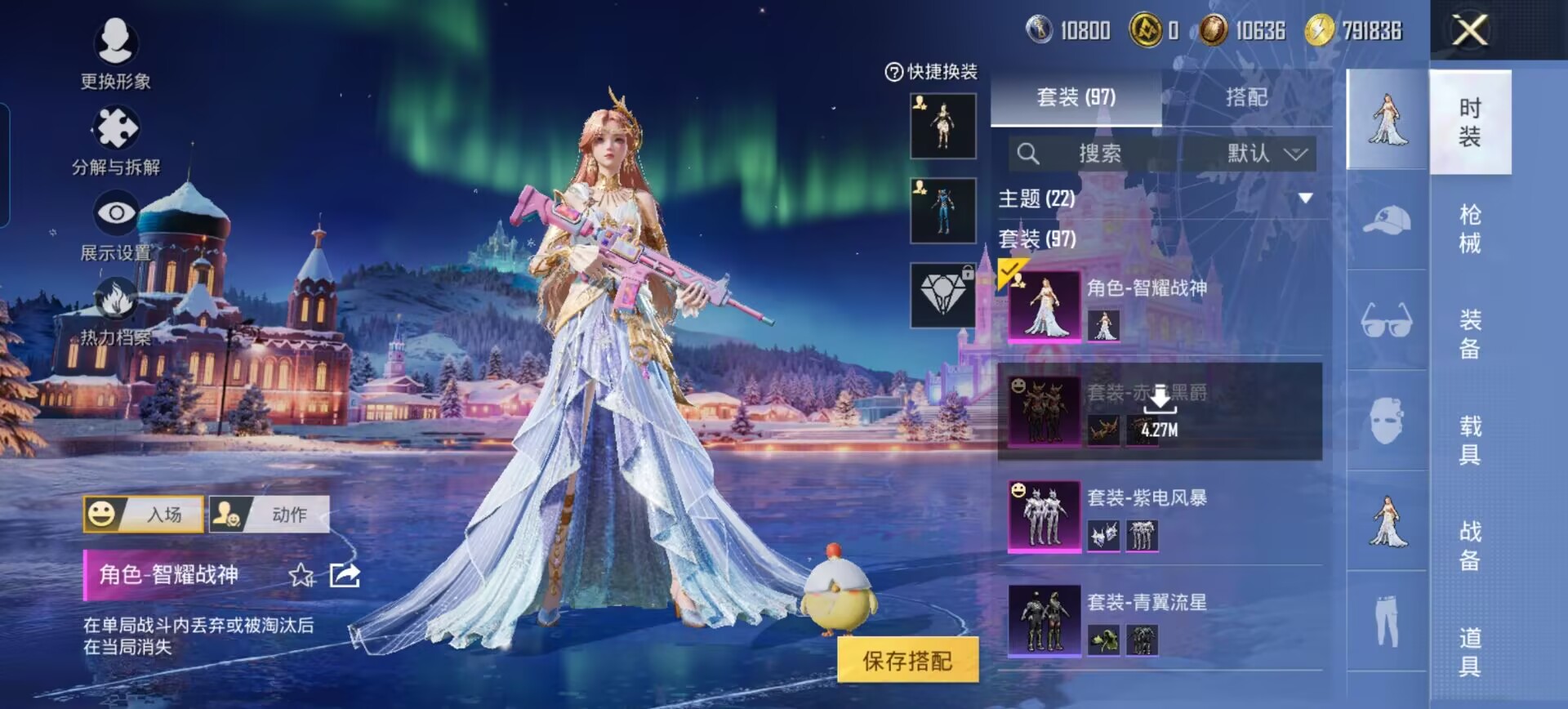Select the 动作 action button

269,515
